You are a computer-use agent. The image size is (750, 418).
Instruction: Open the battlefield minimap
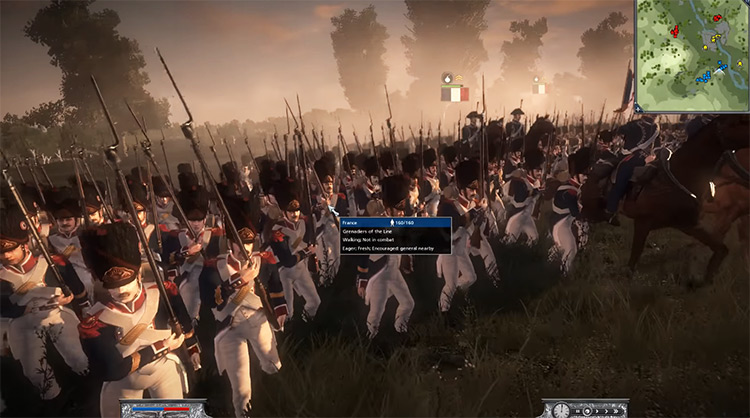click(x=692, y=55)
